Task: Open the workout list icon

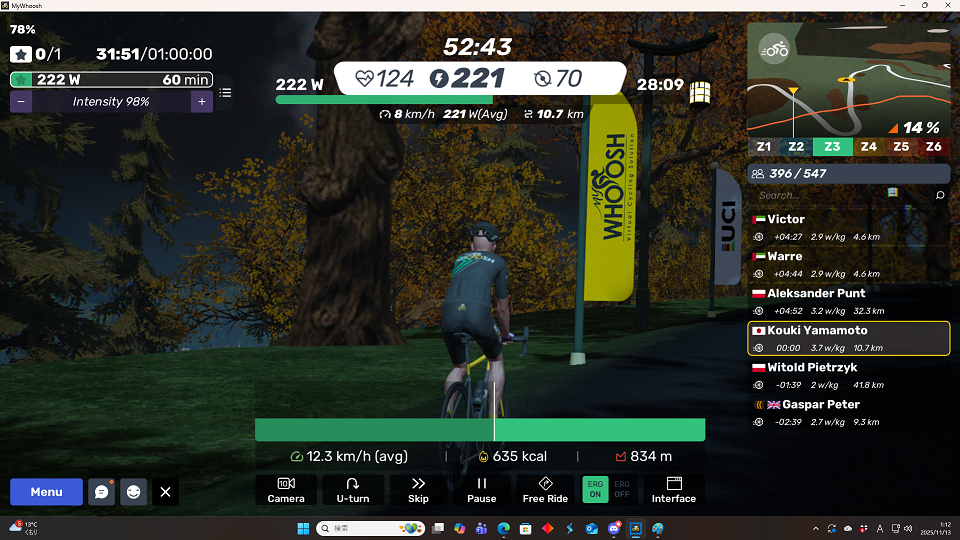Action: 226,93
